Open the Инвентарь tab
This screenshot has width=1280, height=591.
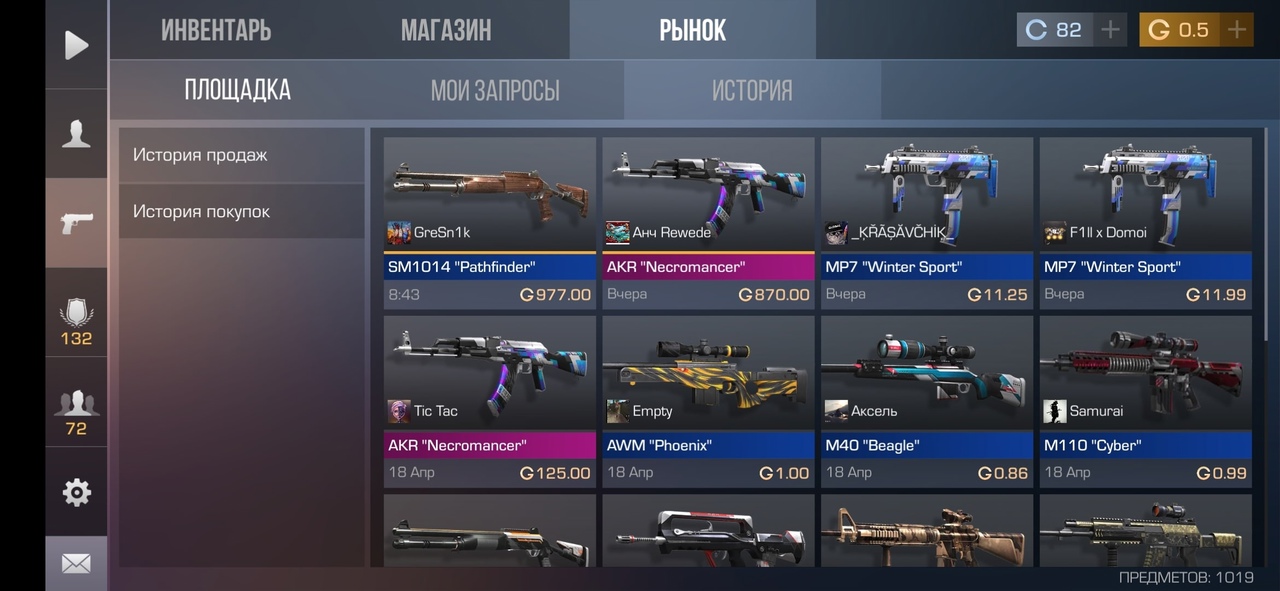[216, 30]
